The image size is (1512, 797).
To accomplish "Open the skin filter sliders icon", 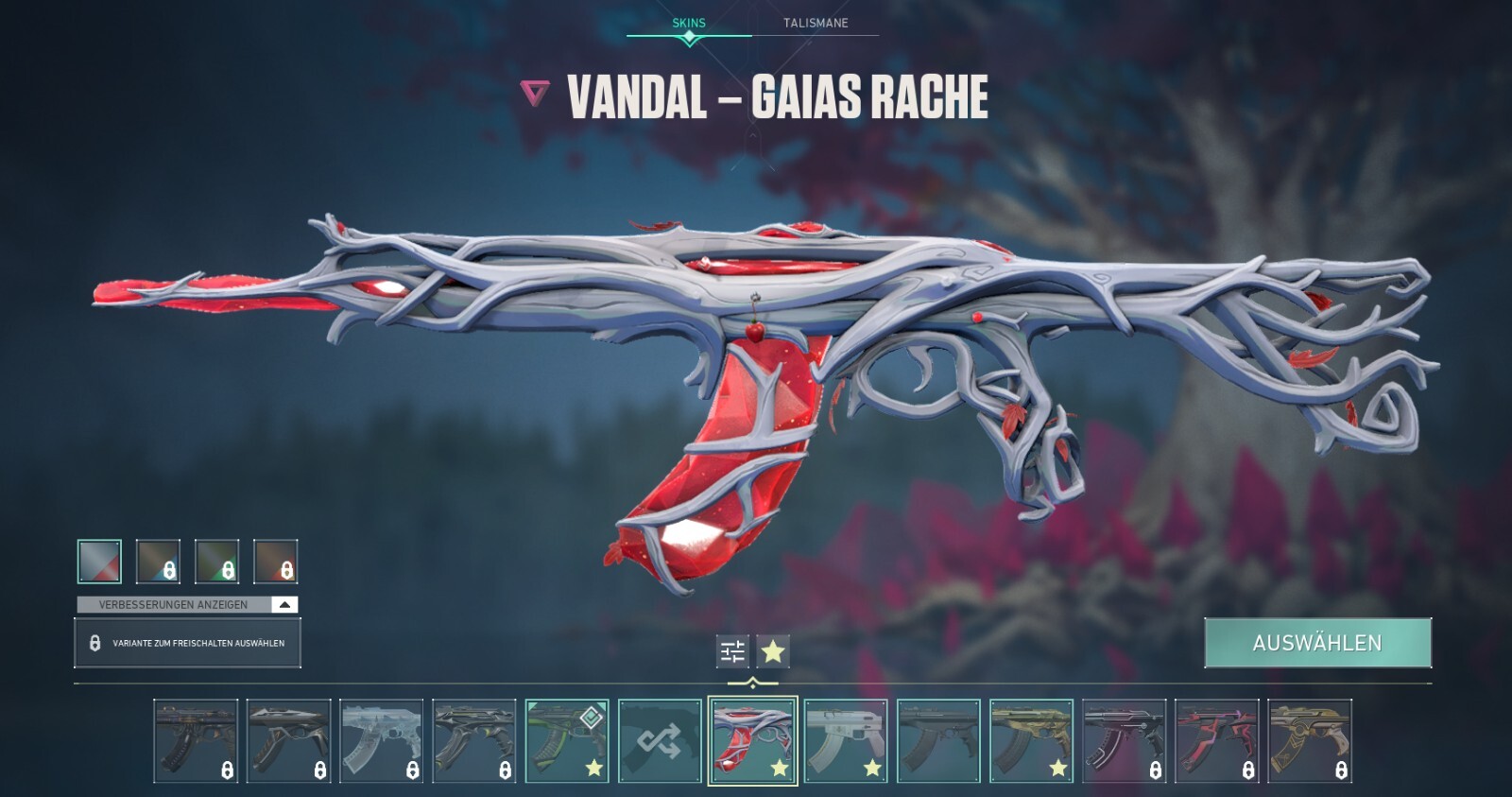I will point(732,651).
